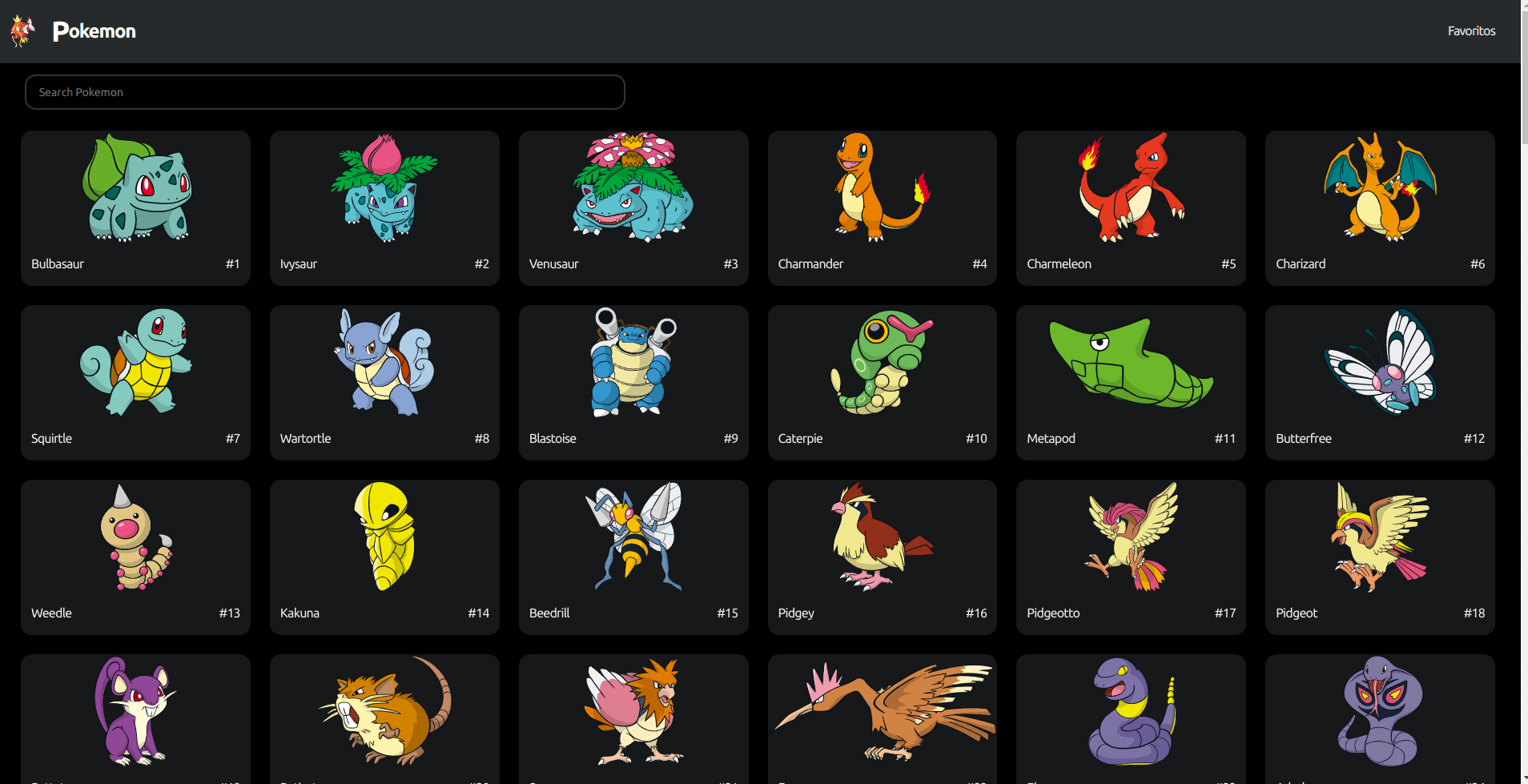Click inside the Search Pokemon field
This screenshot has height=784, width=1528.
(x=324, y=91)
